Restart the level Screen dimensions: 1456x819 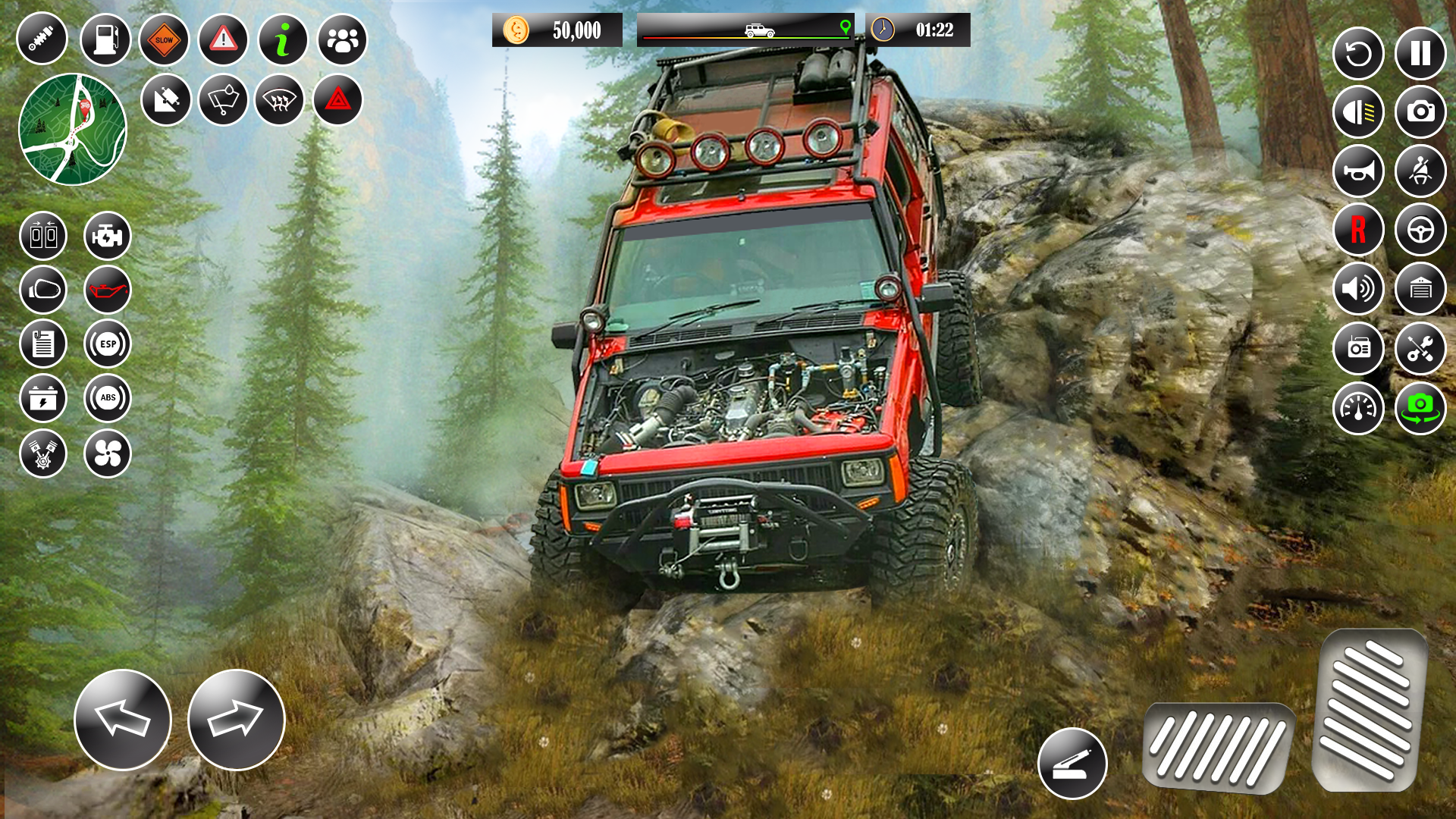[1359, 51]
